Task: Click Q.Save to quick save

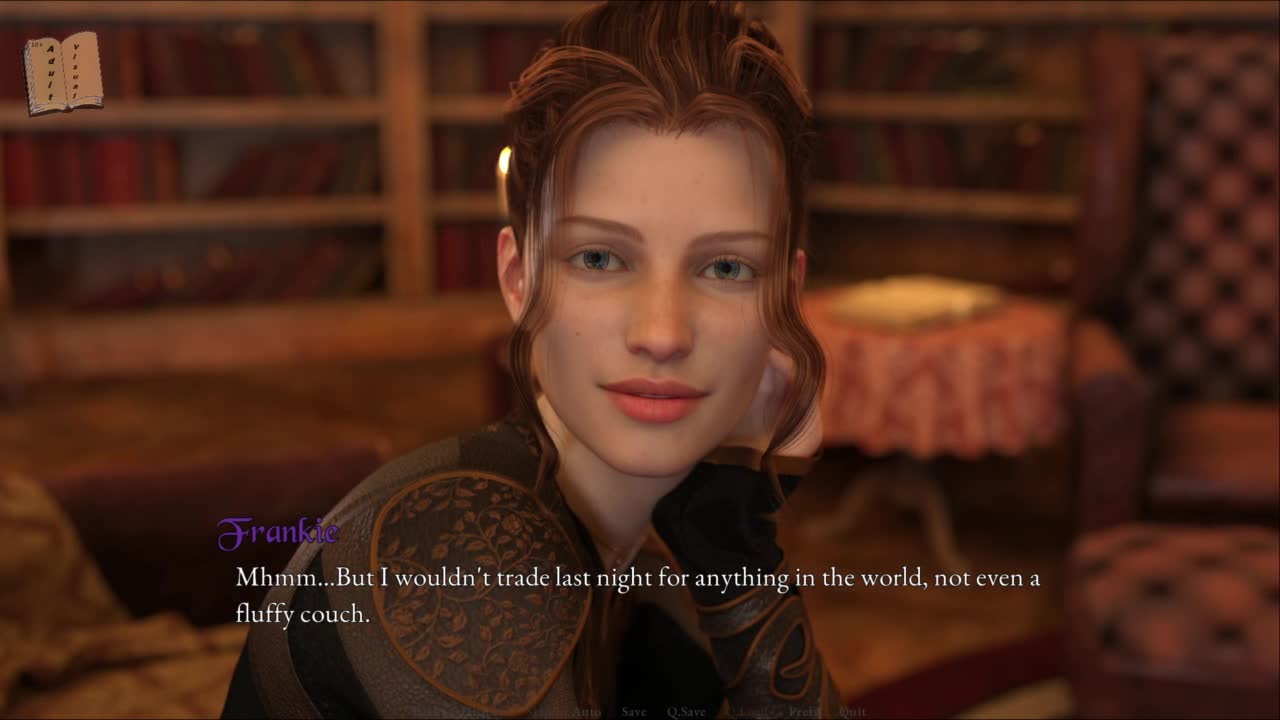Action: click(x=686, y=712)
